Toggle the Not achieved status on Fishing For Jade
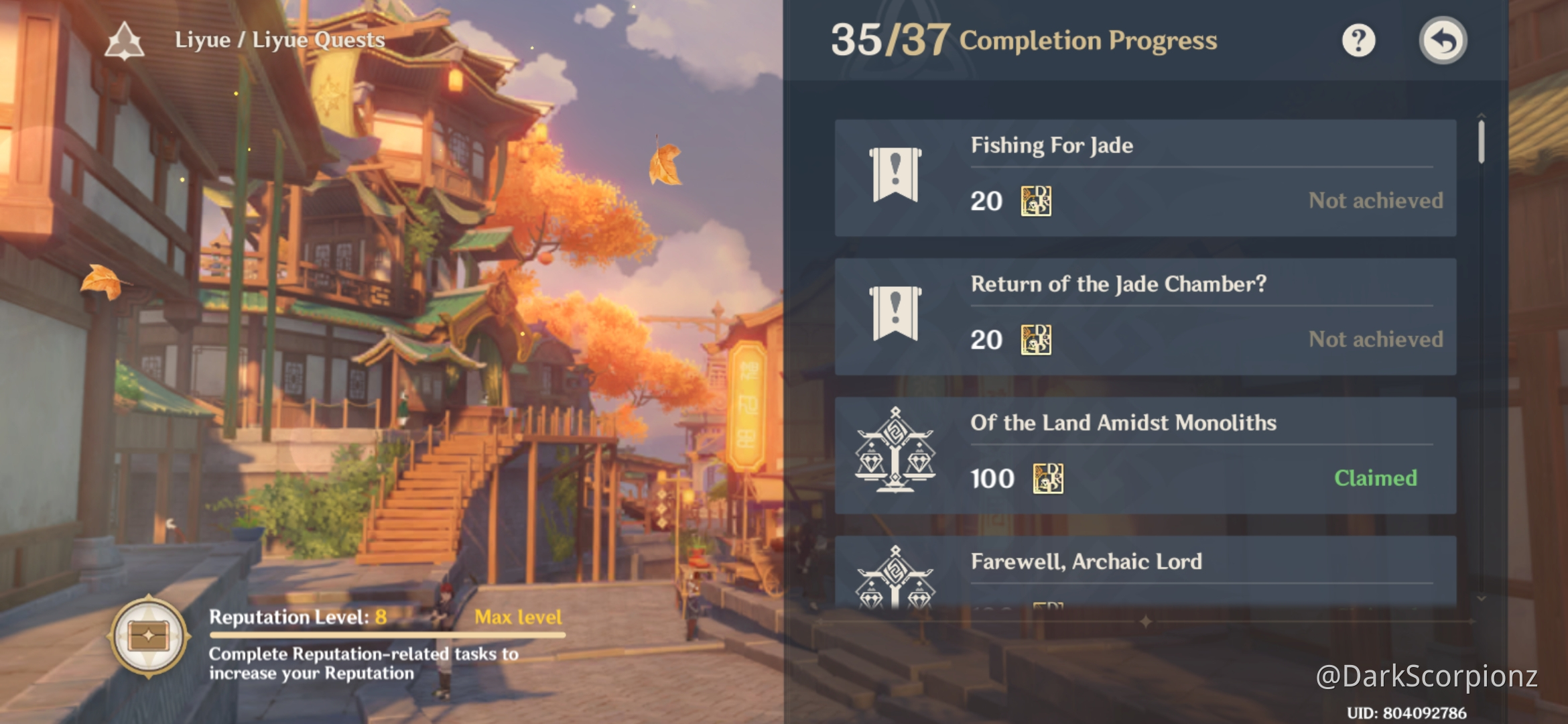 click(1374, 200)
